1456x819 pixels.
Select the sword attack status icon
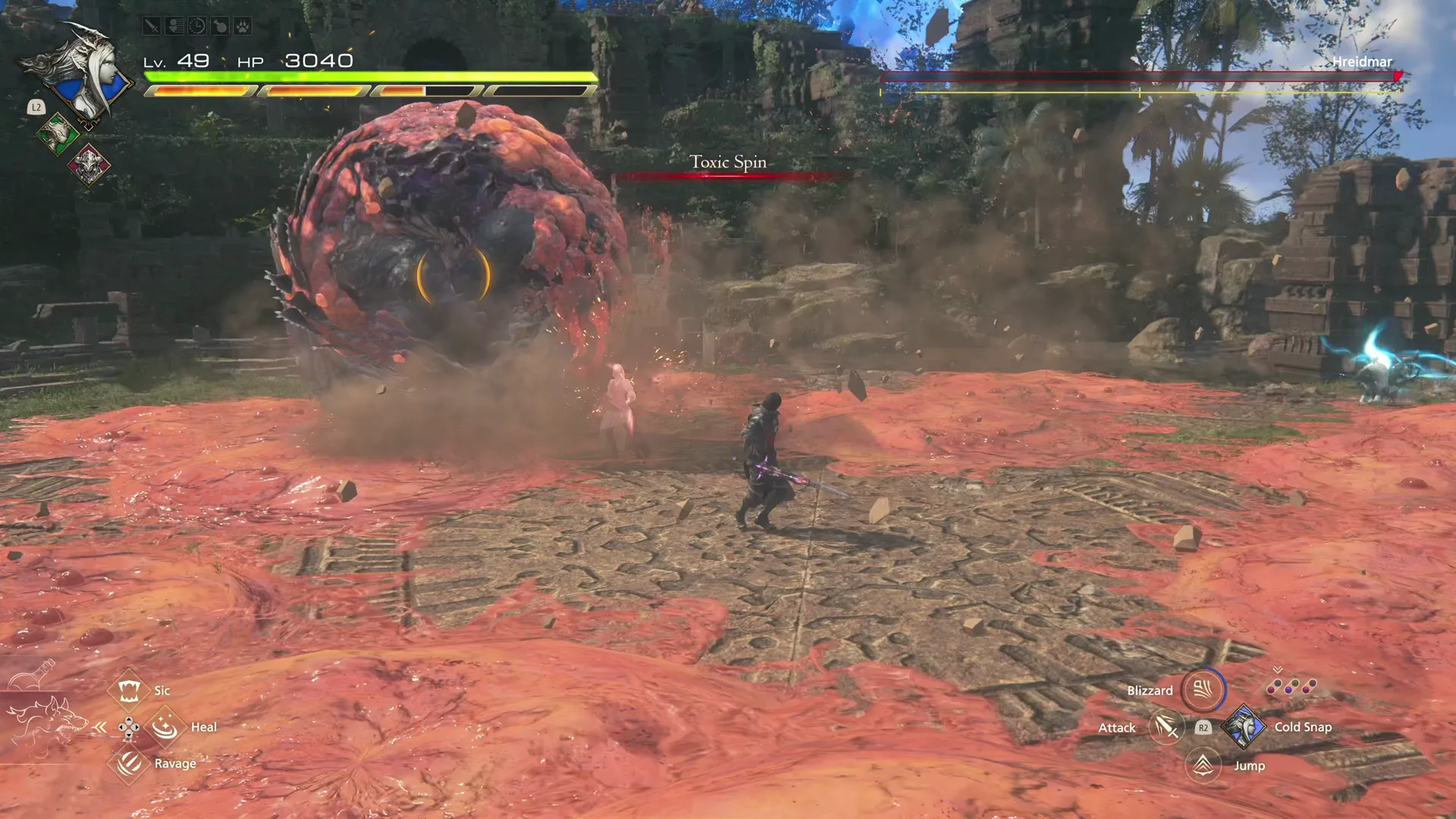152,26
